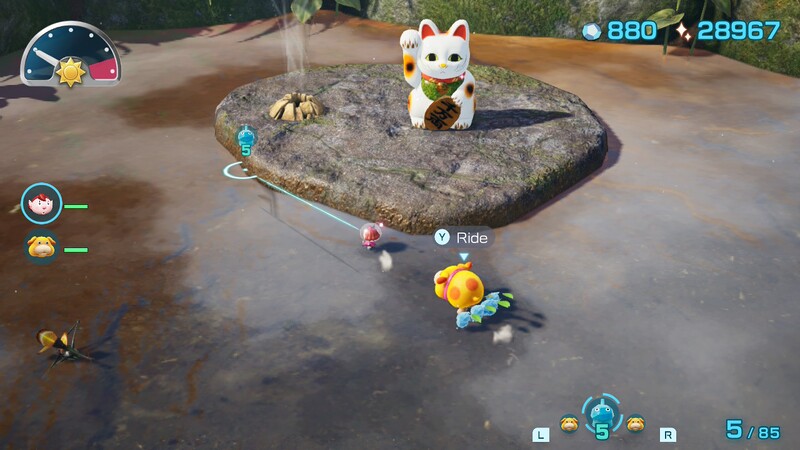The image size is (800, 450).
Task: Select Oatchi's portrait beside the health bar
Action: click(42, 247)
